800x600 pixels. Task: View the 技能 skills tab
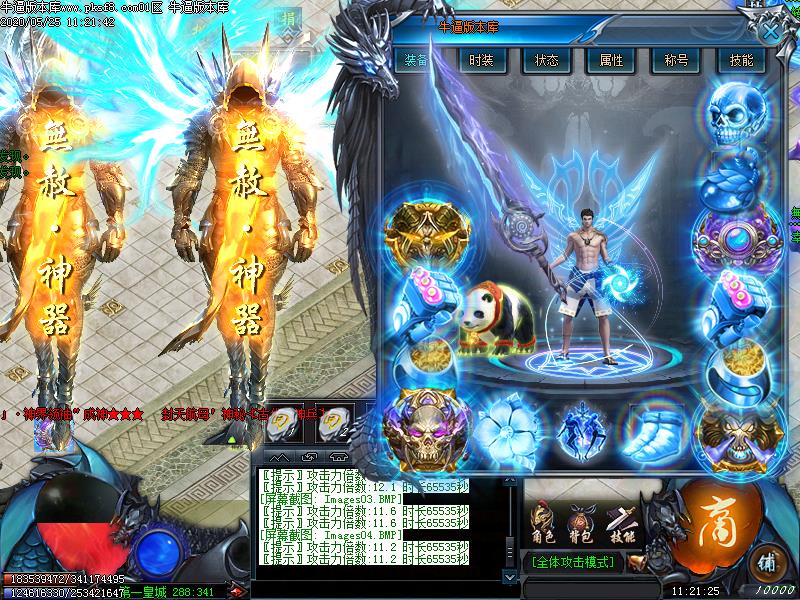point(741,60)
